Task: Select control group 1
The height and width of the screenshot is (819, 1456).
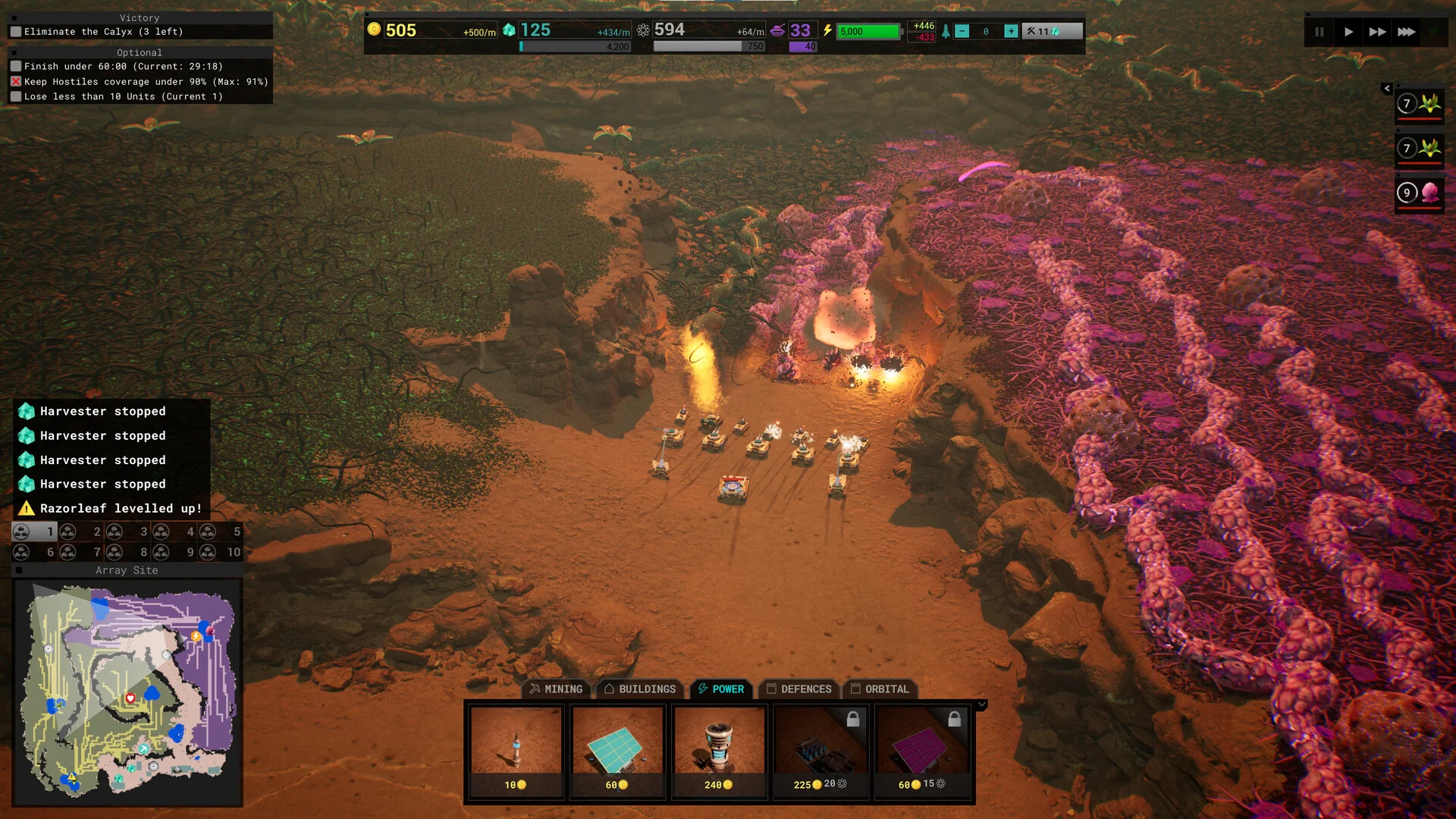Action: (x=35, y=532)
